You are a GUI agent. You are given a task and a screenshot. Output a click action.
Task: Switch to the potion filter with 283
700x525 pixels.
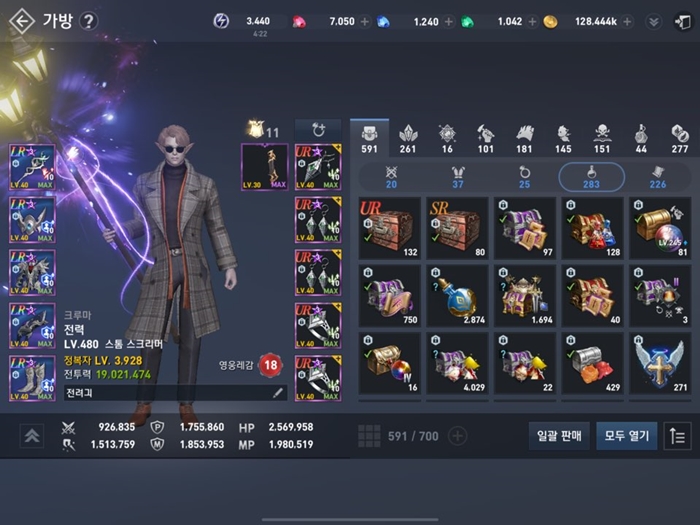[x=591, y=177]
